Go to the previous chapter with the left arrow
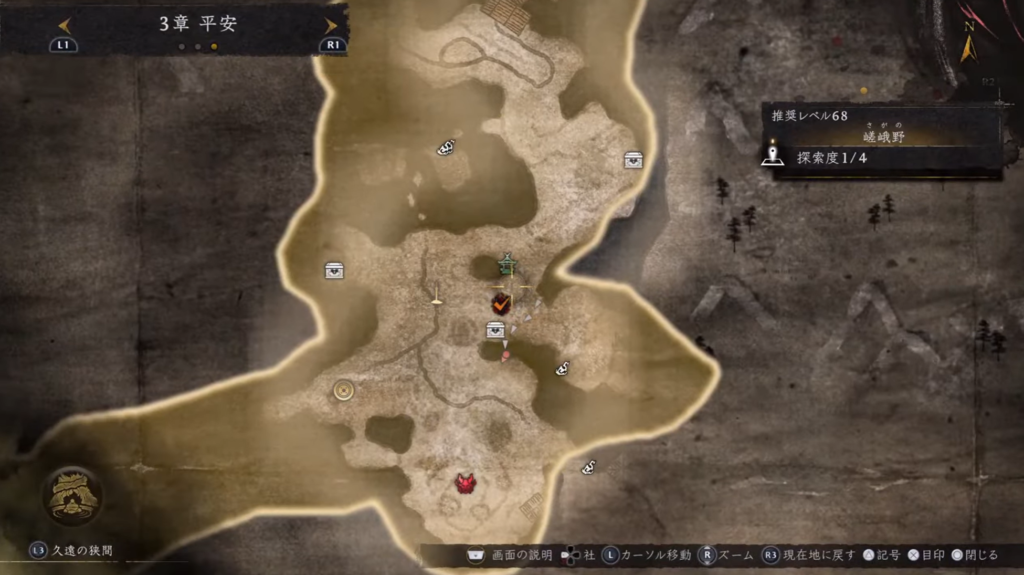This screenshot has width=1024, height=575. coord(64,25)
